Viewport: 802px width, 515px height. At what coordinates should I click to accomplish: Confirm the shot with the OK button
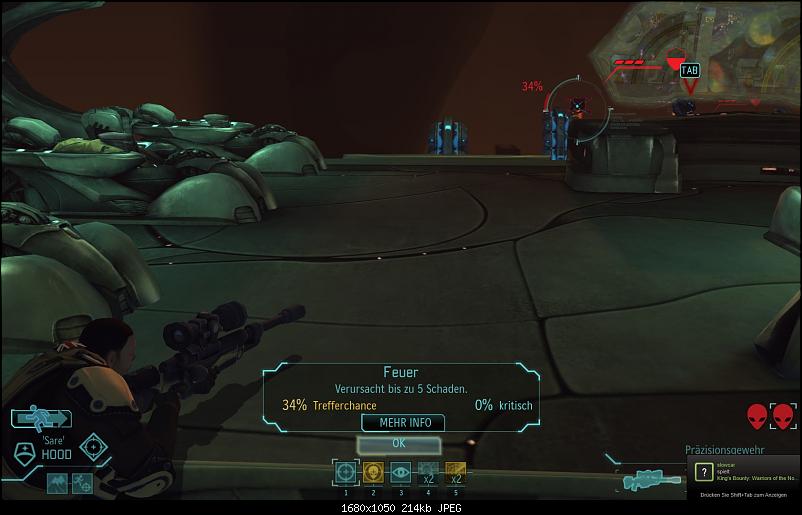(x=399, y=442)
